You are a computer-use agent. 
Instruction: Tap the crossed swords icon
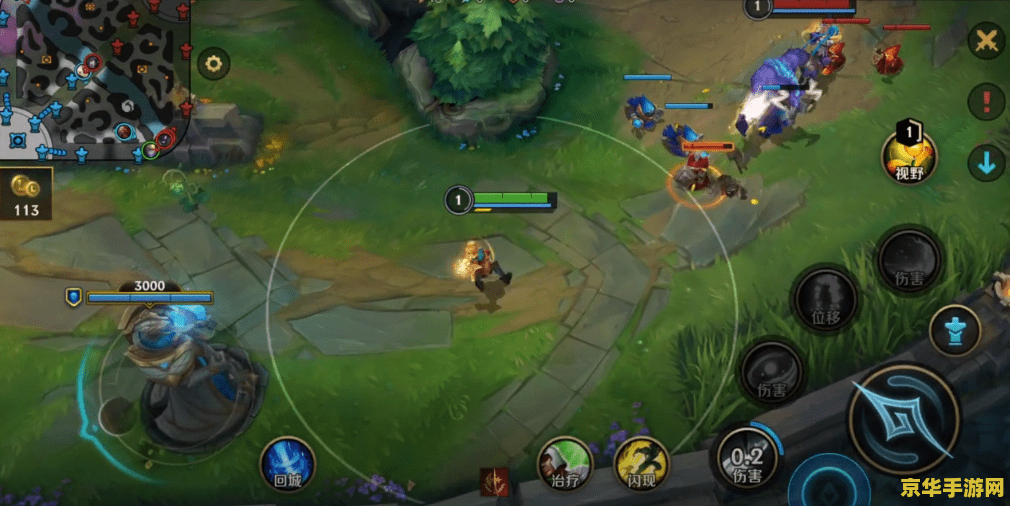pyautogui.click(x=986, y=41)
